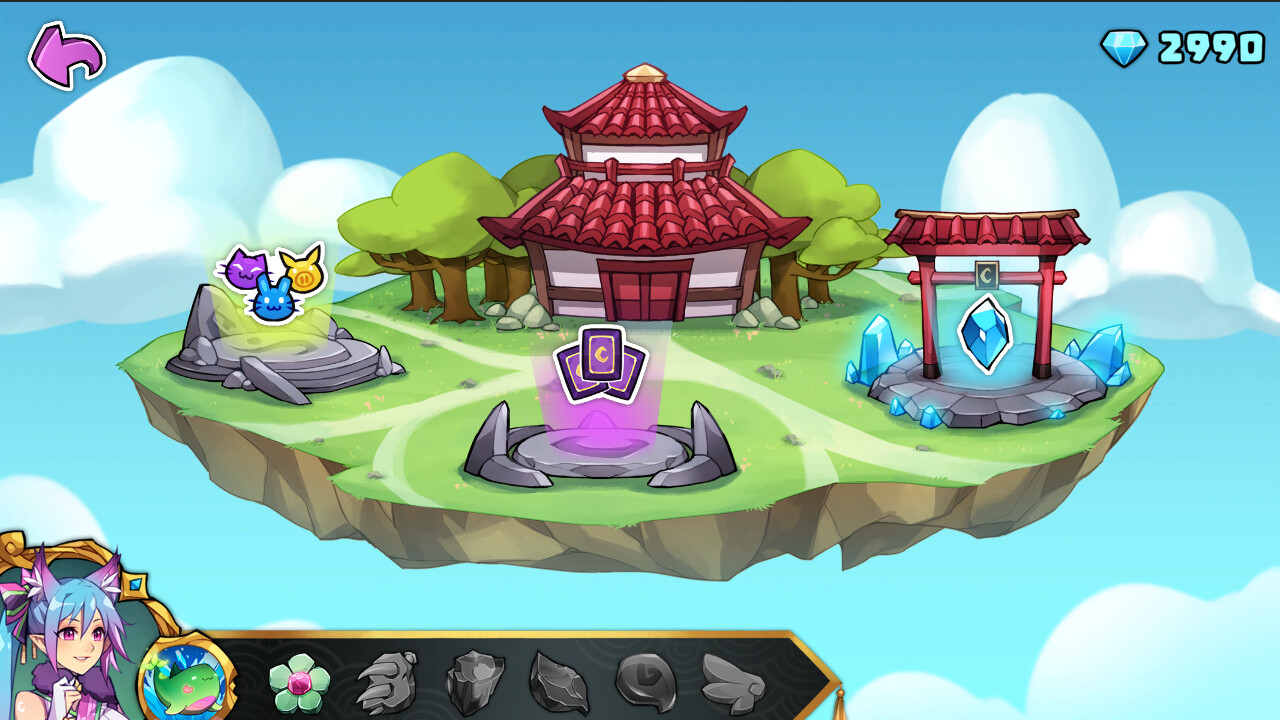Select the grayed-out claw collectible
The image size is (1280, 720).
click(x=385, y=682)
